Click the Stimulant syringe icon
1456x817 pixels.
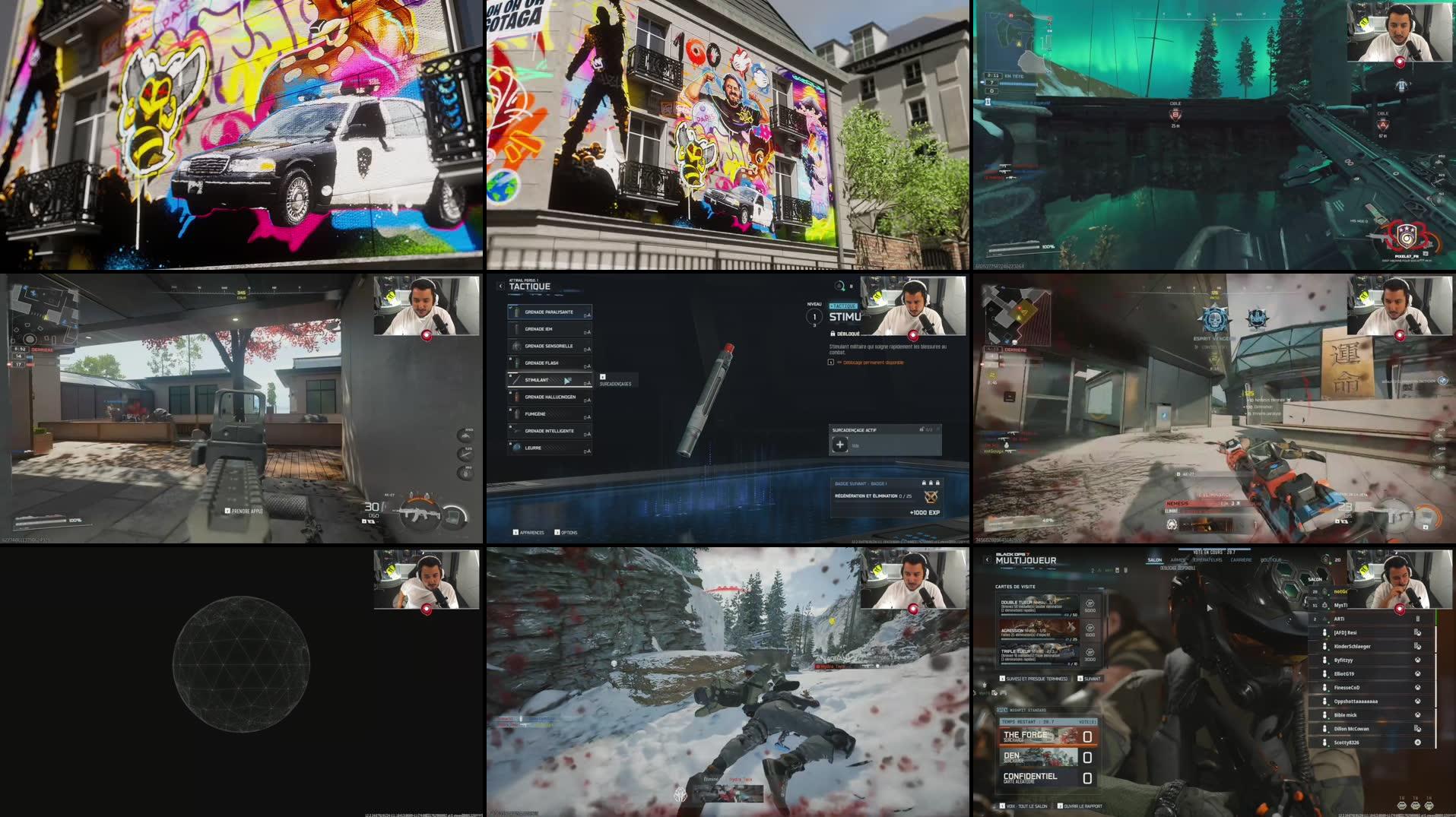(x=515, y=381)
